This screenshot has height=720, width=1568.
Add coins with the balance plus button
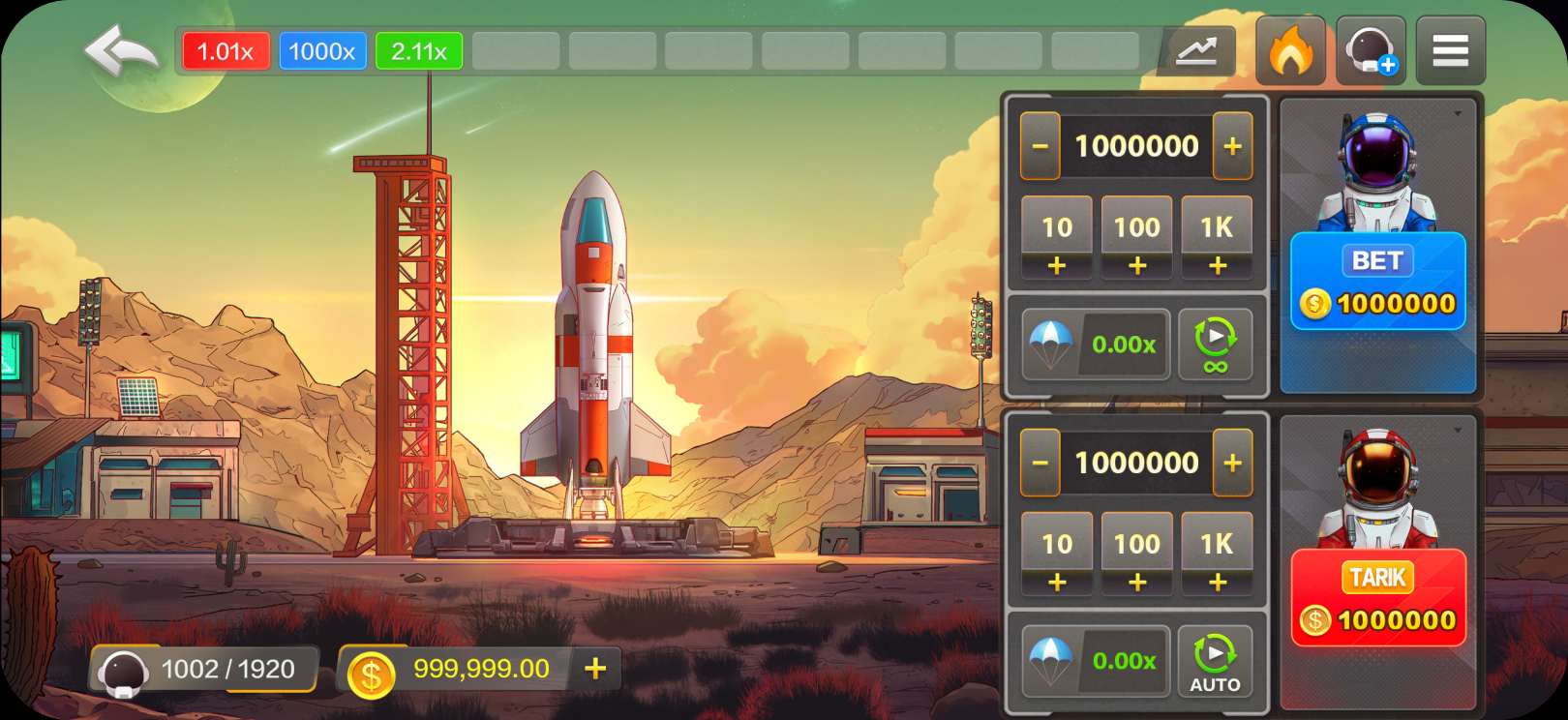coord(595,669)
